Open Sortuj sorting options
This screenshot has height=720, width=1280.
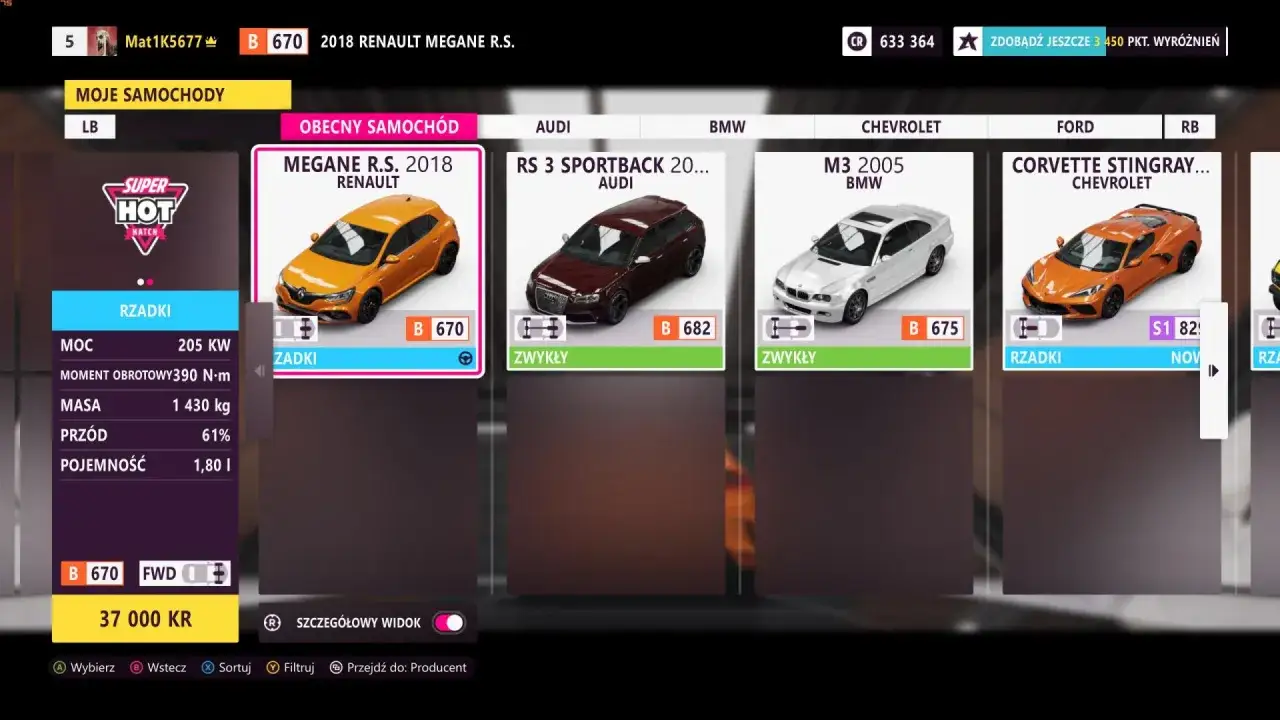click(x=226, y=667)
